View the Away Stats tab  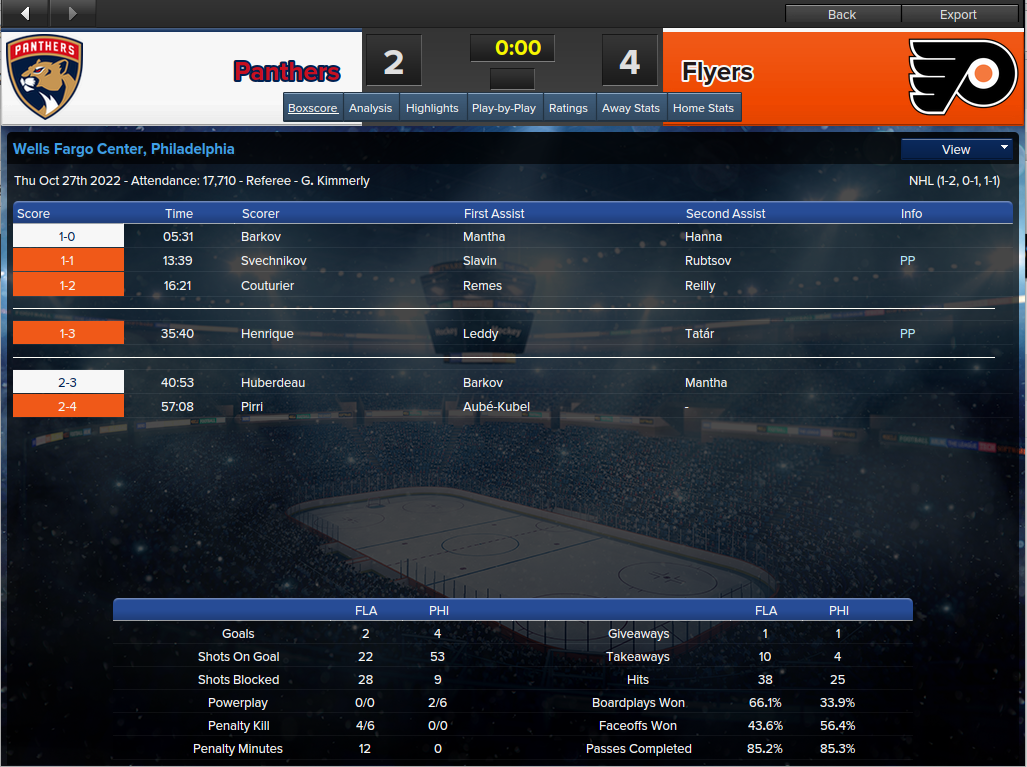pos(631,108)
